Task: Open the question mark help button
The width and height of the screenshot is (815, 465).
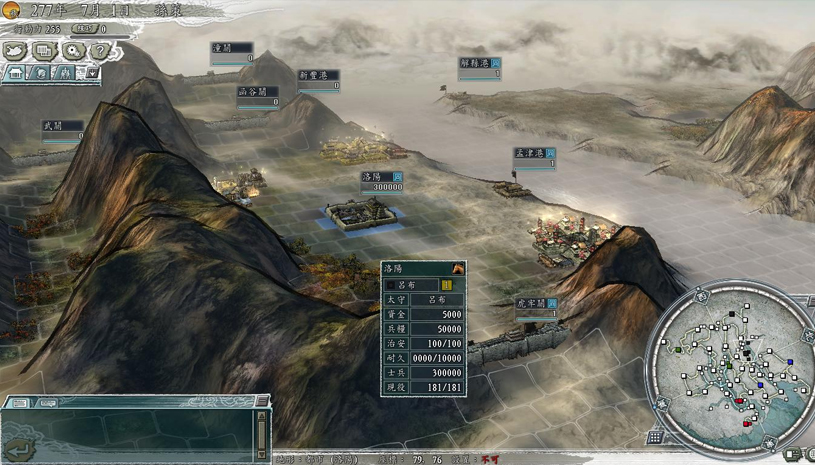Action: tap(99, 50)
